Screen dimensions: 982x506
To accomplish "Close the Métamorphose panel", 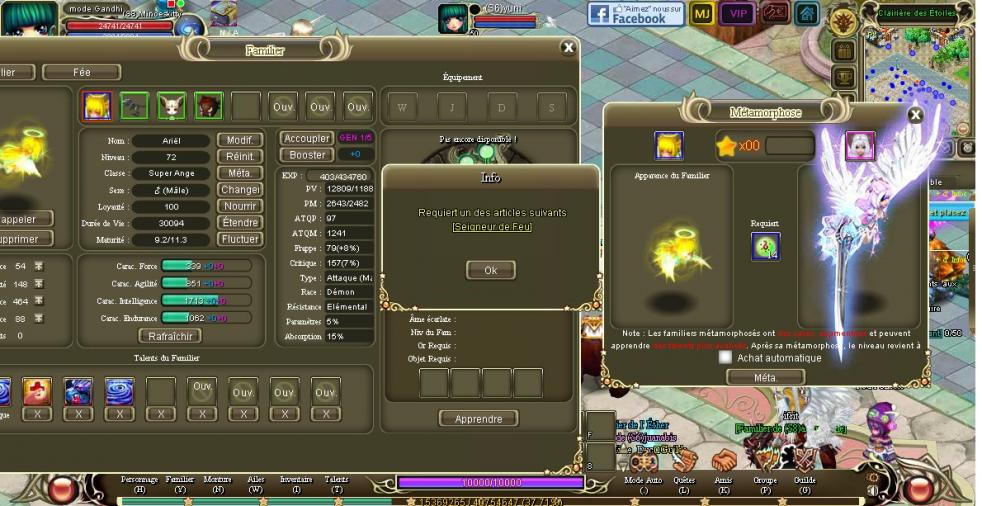I will click(915, 114).
